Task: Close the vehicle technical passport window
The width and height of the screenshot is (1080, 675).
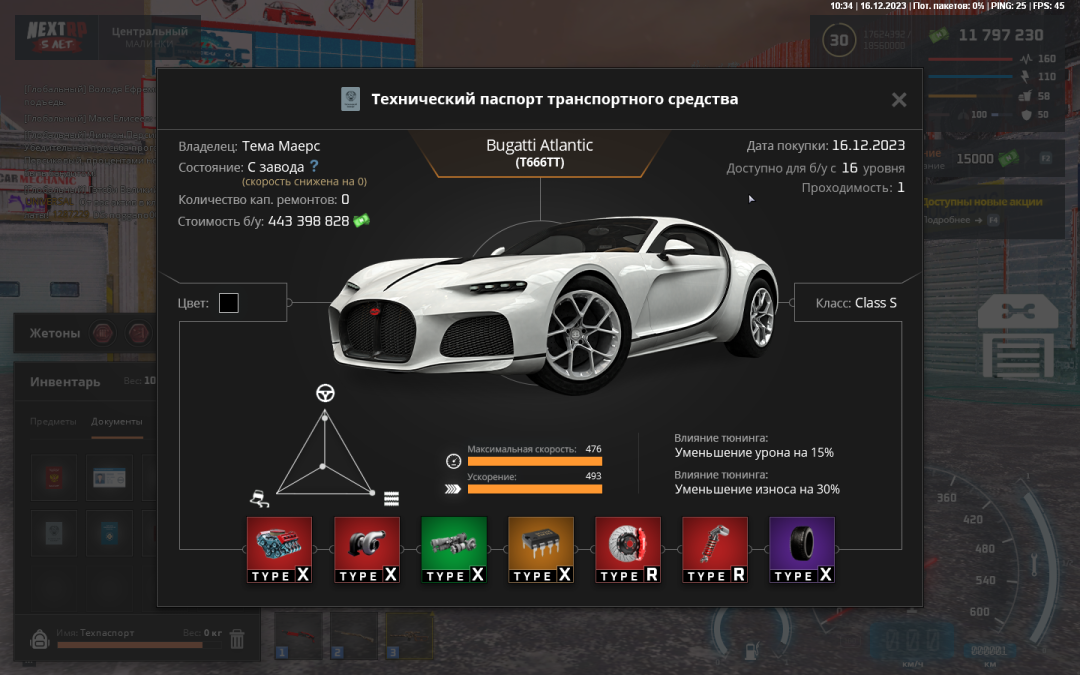Action: coord(899,100)
